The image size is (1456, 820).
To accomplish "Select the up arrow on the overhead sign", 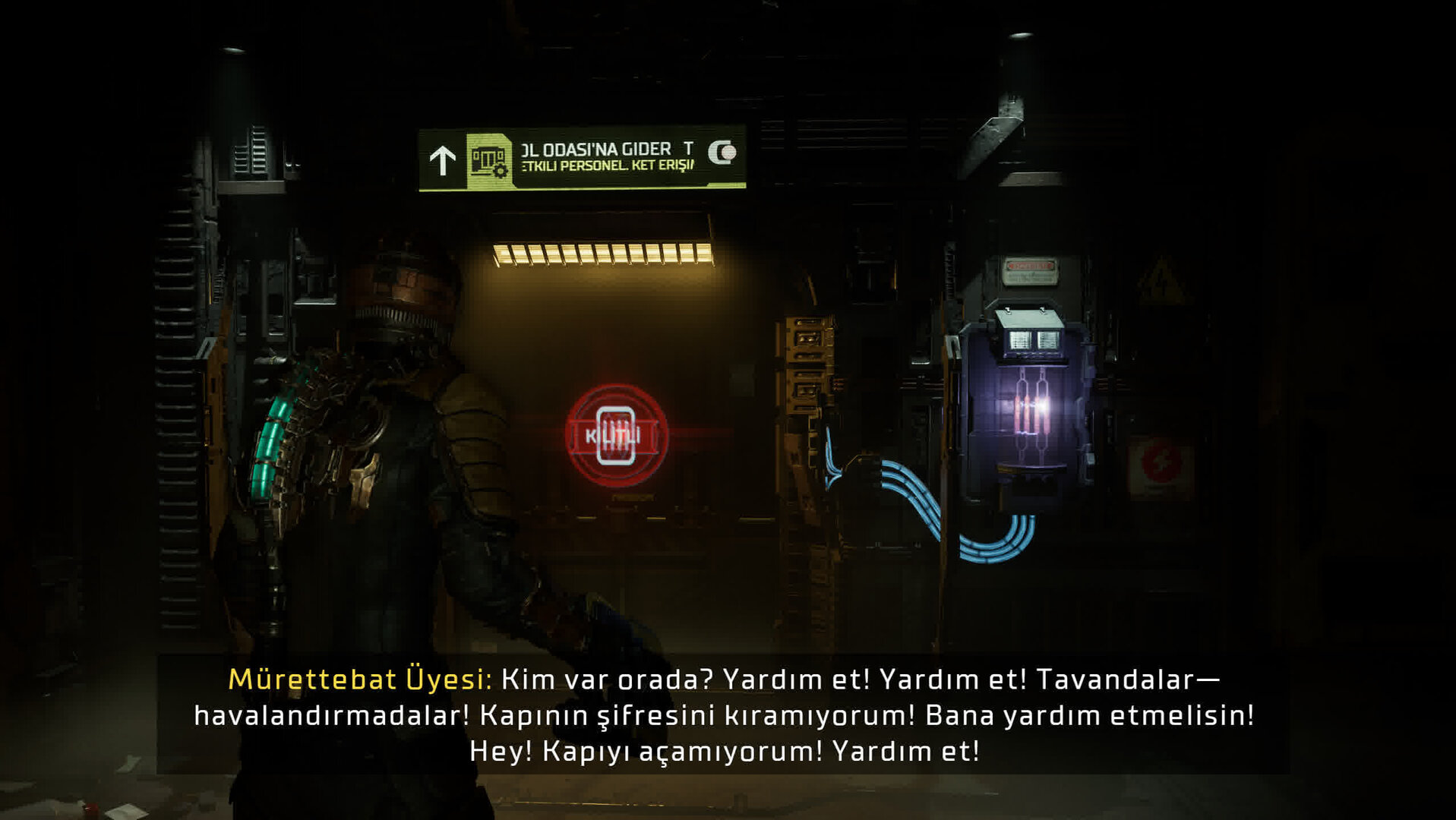I will click(x=442, y=159).
